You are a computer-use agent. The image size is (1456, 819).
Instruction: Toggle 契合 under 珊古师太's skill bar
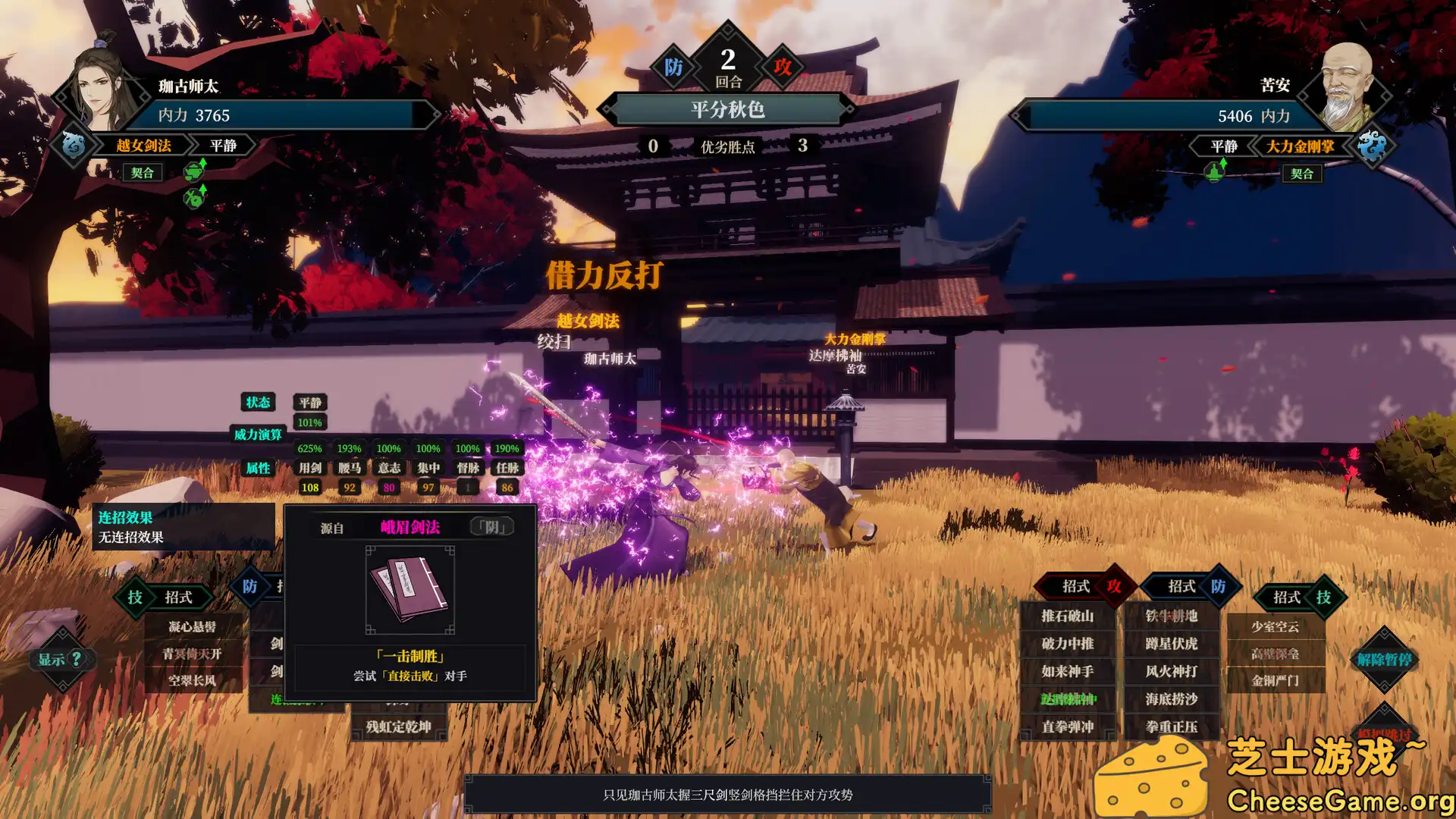click(x=141, y=172)
